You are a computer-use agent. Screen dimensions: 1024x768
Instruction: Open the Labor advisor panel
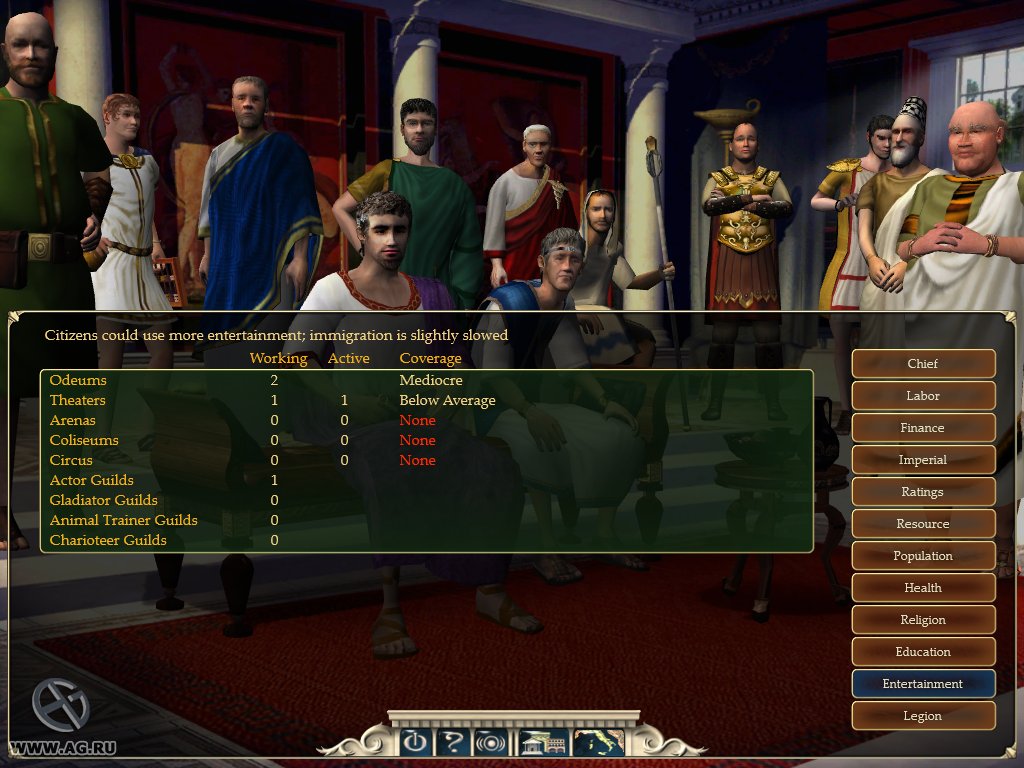click(923, 396)
